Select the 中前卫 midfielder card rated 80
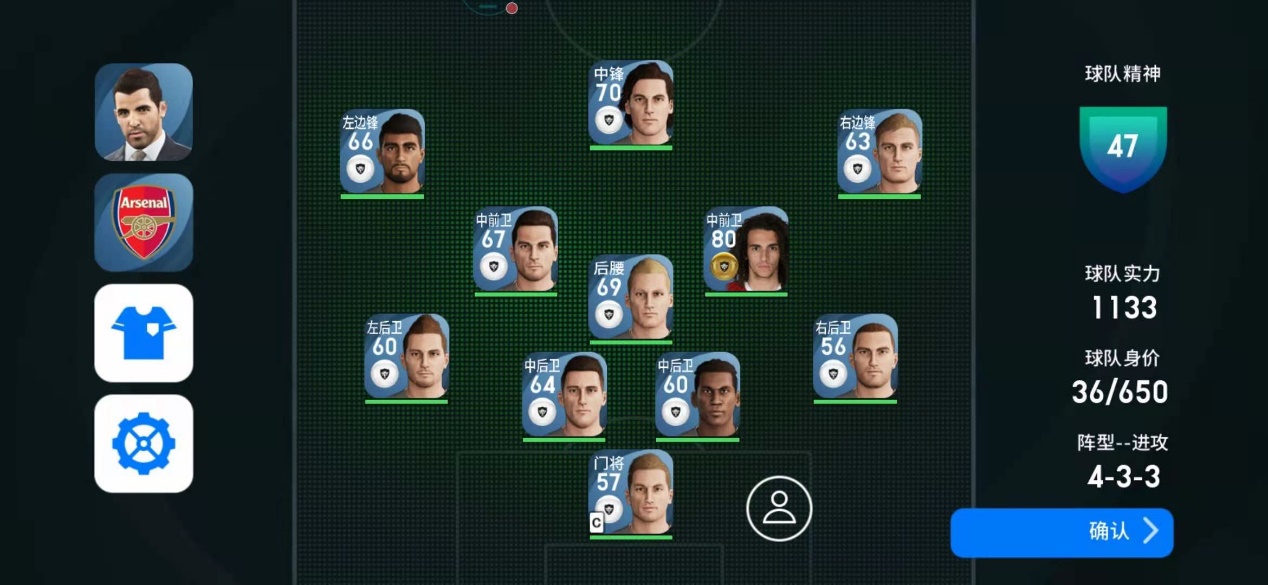The height and width of the screenshot is (585, 1268). 746,250
